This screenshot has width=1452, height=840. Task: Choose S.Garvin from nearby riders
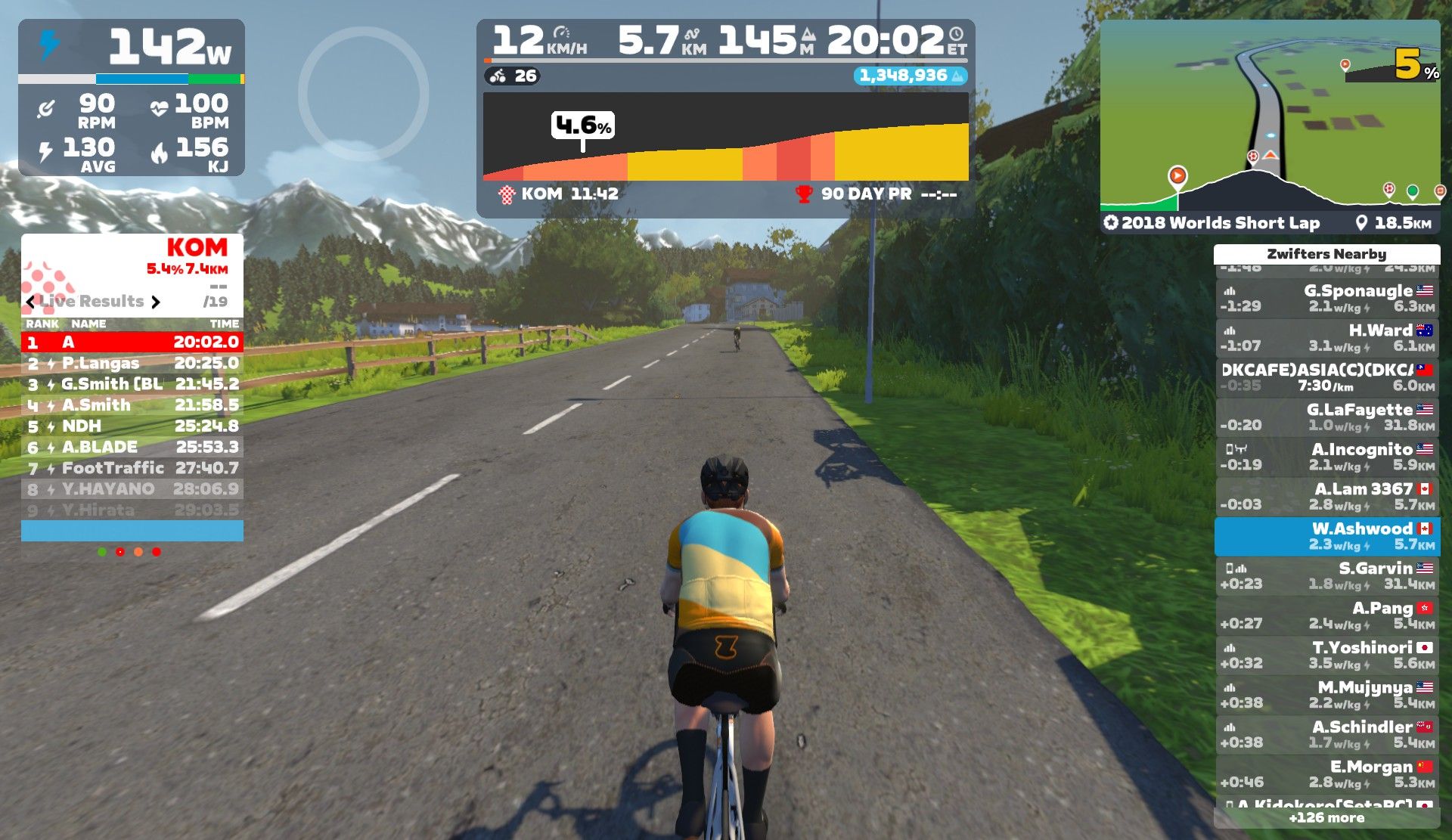1326,576
